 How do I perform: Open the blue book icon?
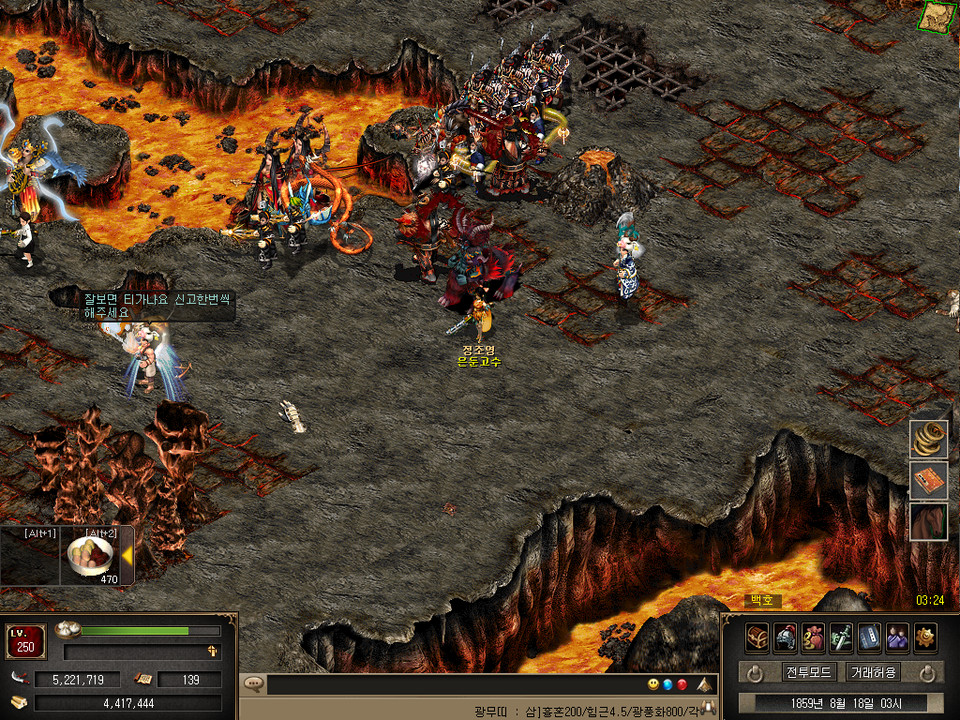pos(869,636)
